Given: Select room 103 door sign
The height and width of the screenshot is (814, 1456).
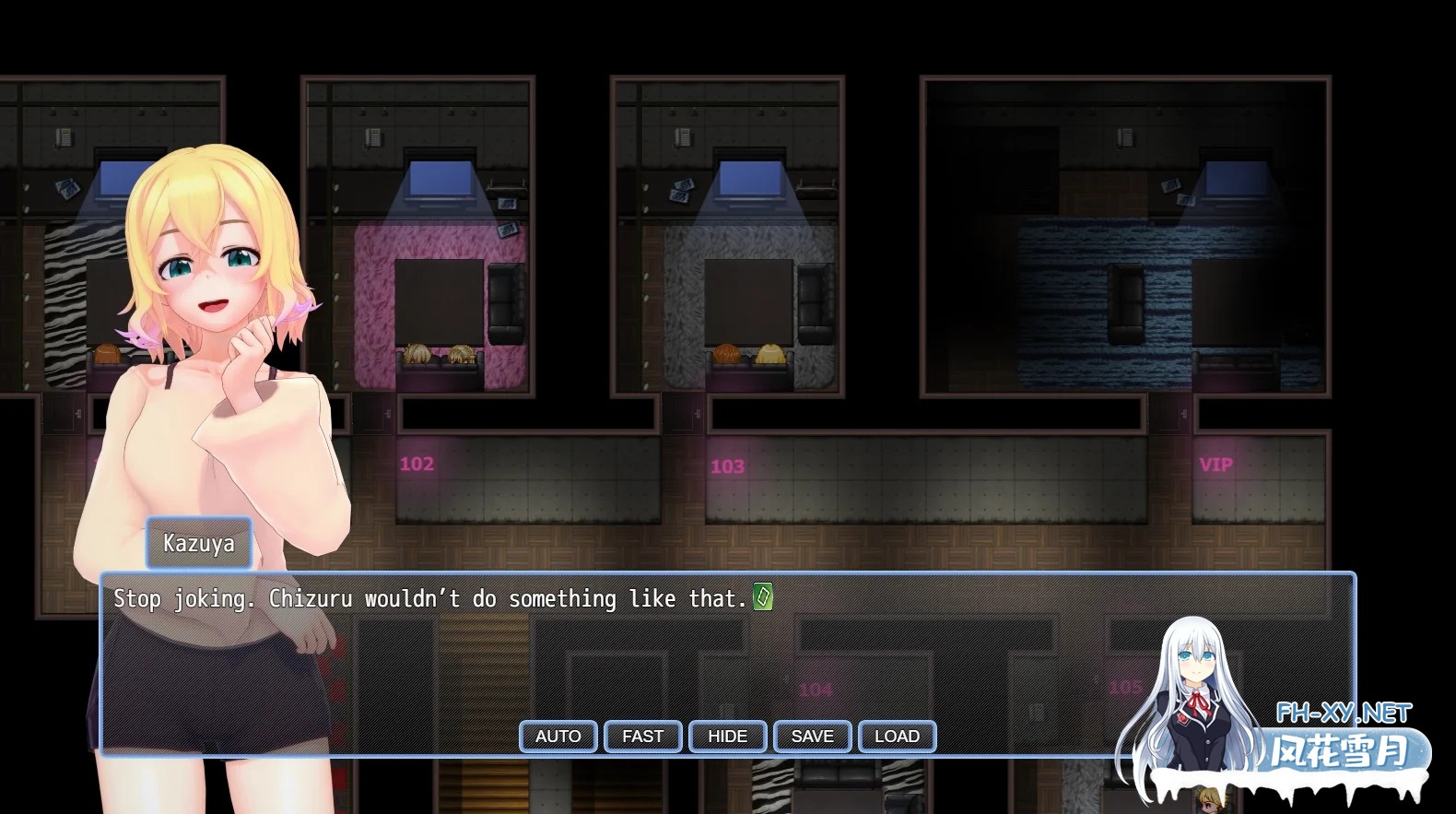Looking at the screenshot, I should 726,466.
